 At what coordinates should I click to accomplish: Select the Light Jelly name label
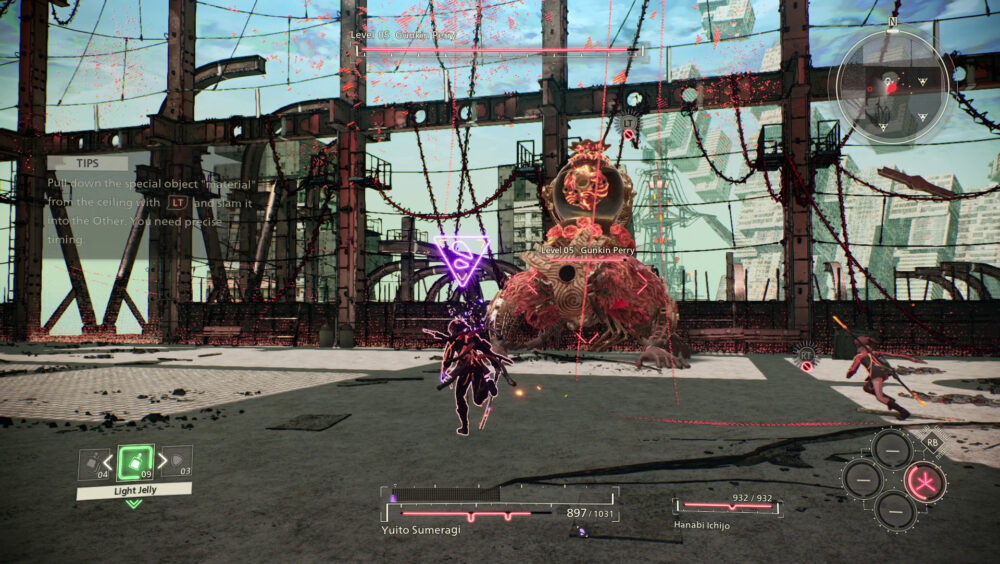coord(133,490)
